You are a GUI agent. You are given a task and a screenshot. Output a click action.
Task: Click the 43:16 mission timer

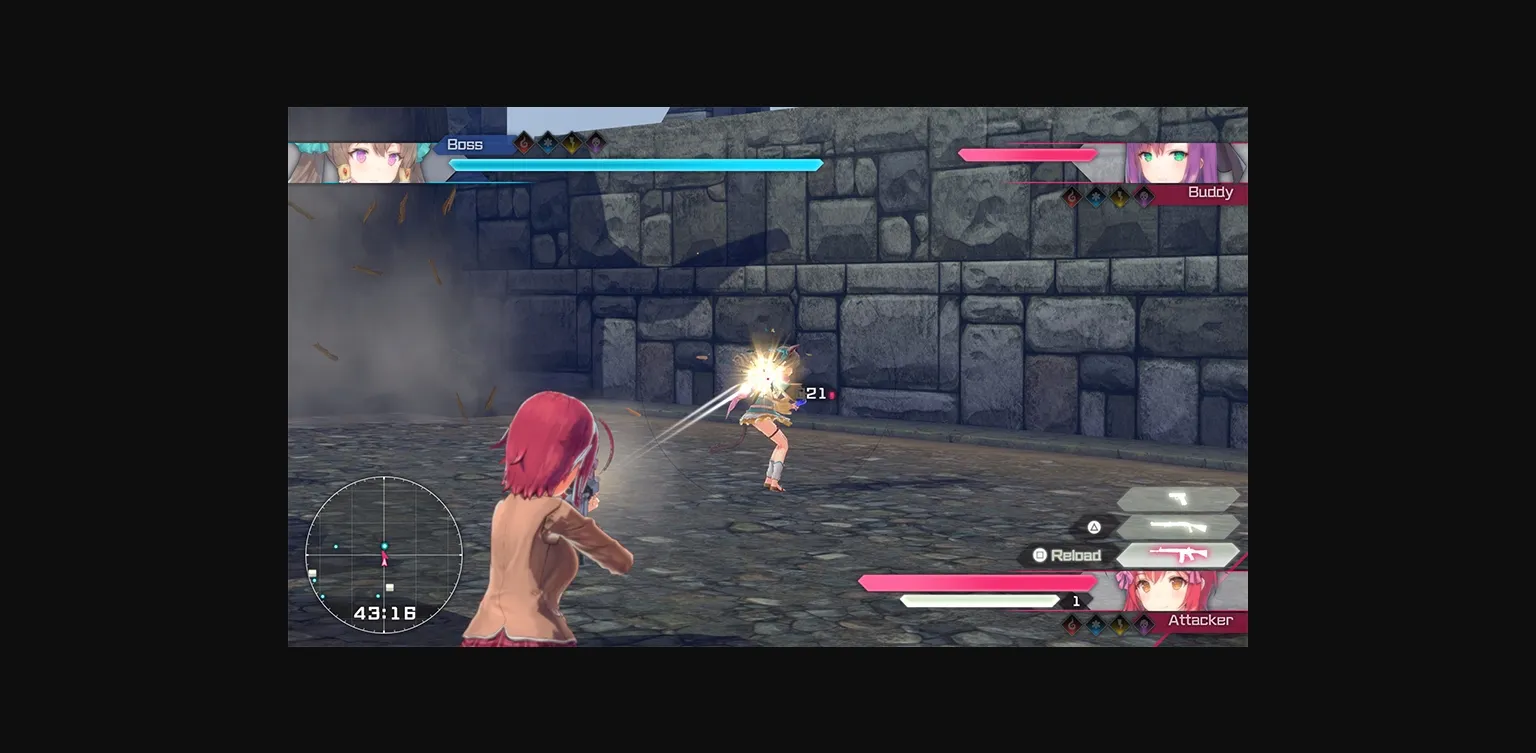coord(386,610)
